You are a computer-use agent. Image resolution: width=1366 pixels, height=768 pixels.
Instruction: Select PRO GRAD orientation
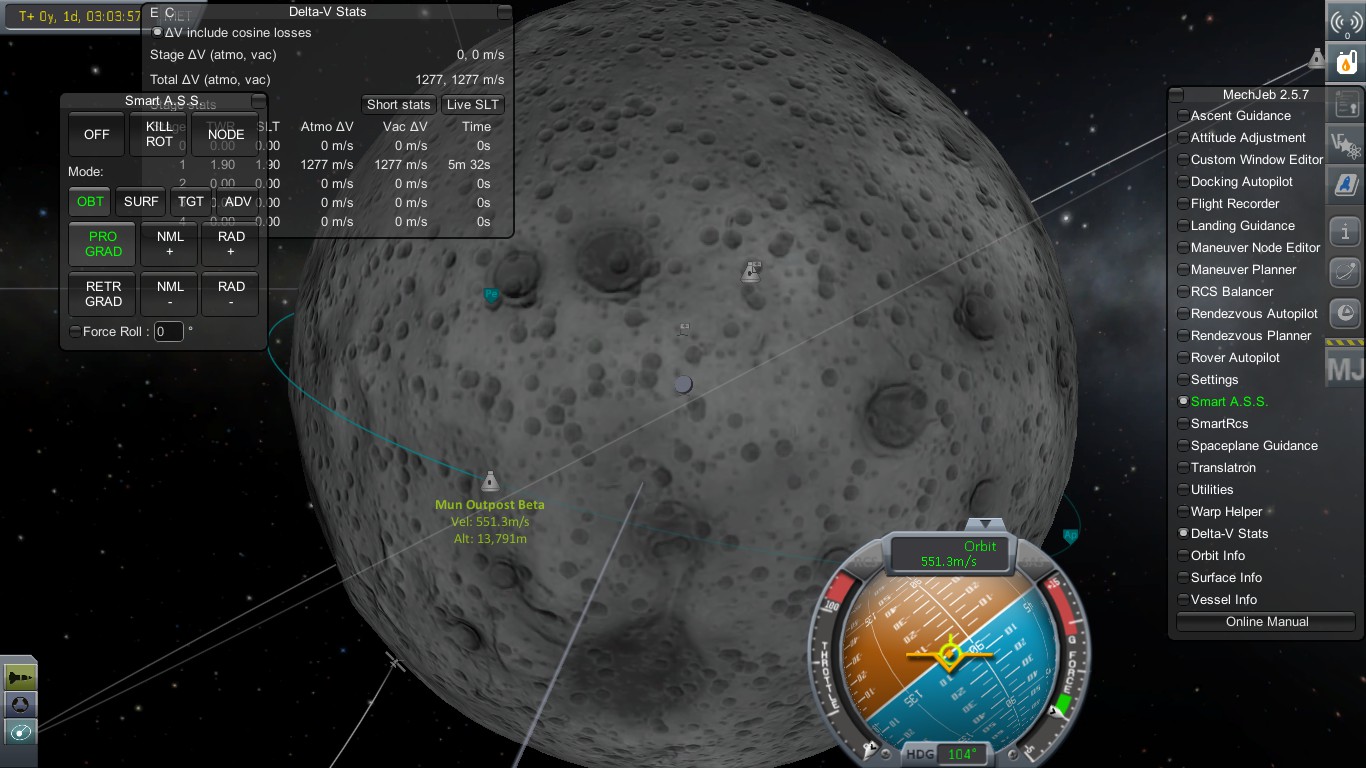[x=103, y=244]
